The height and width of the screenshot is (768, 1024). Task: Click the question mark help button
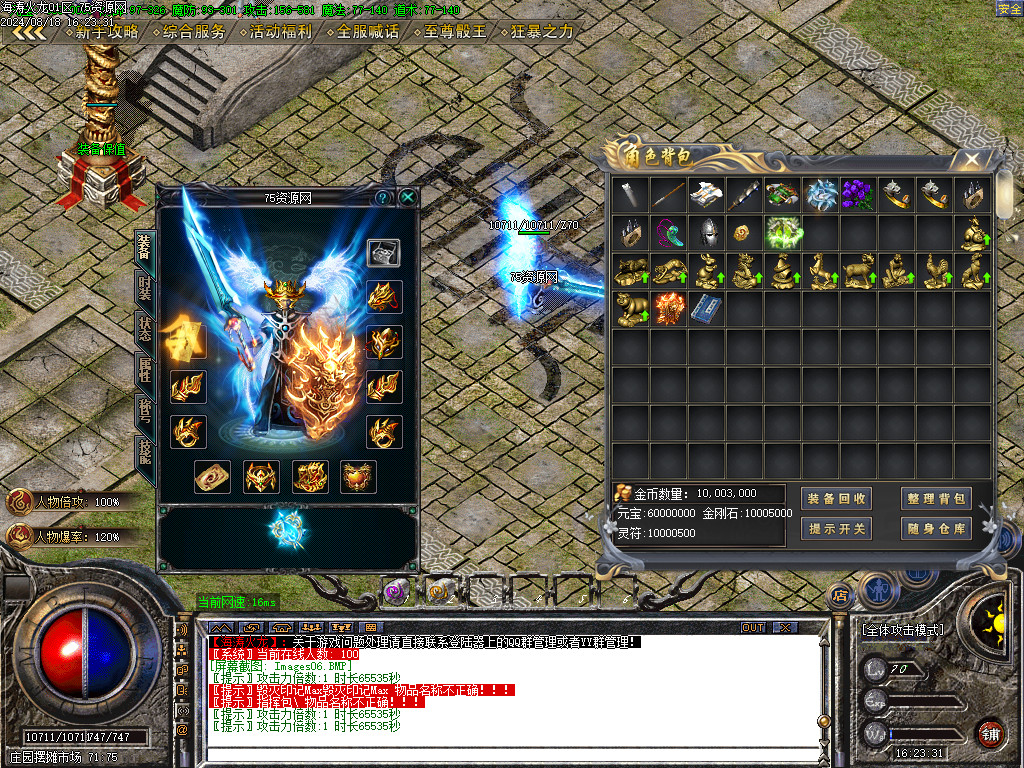pos(382,198)
